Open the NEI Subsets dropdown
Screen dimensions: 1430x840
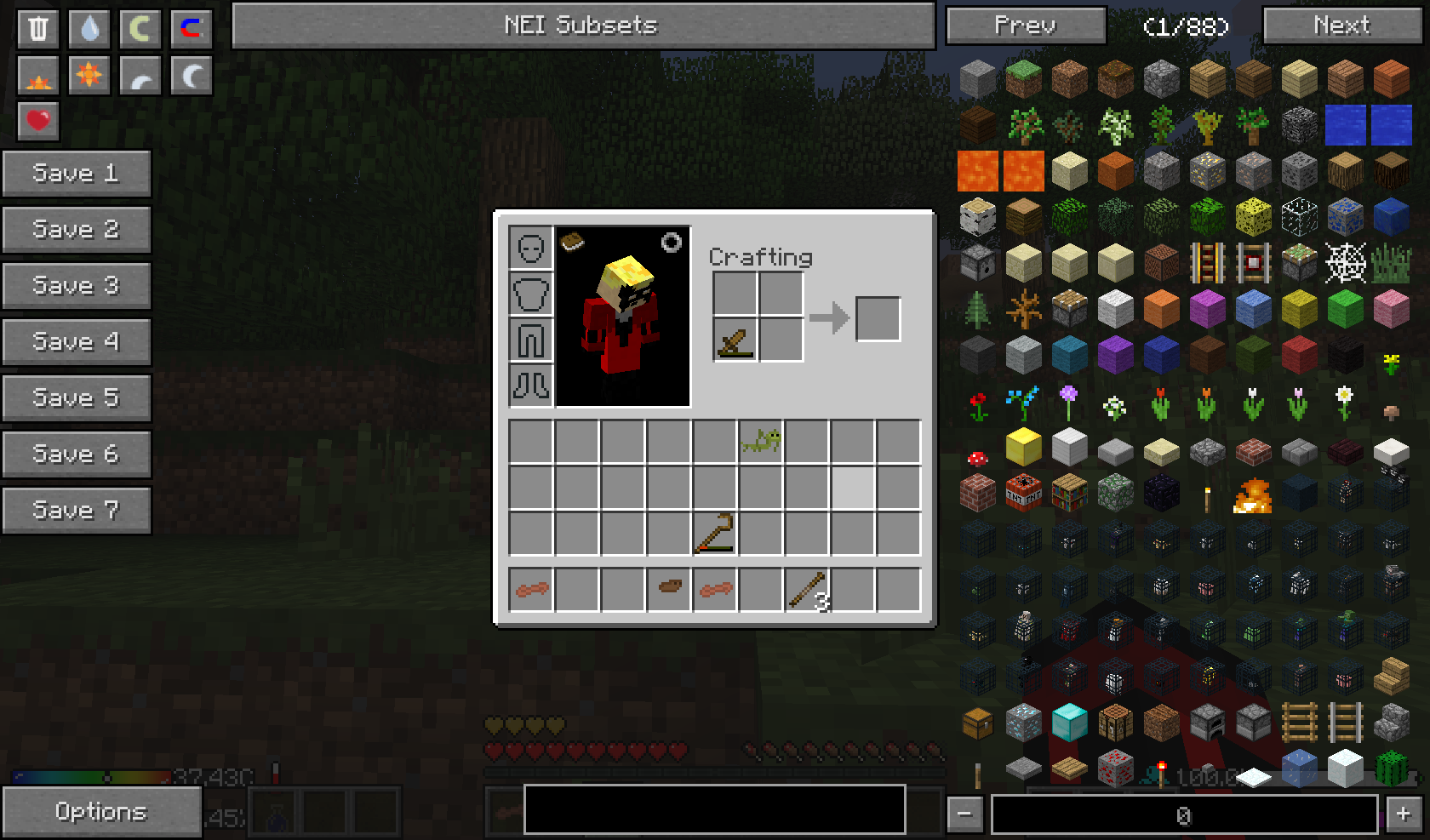point(583,26)
